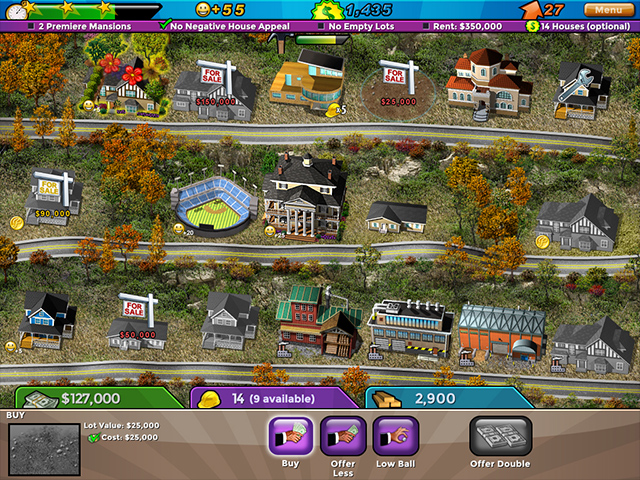Select the Offer Double button
Image resolution: width=640 pixels, height=480 pixels.
pyautogui.click(x=500, y=437)
